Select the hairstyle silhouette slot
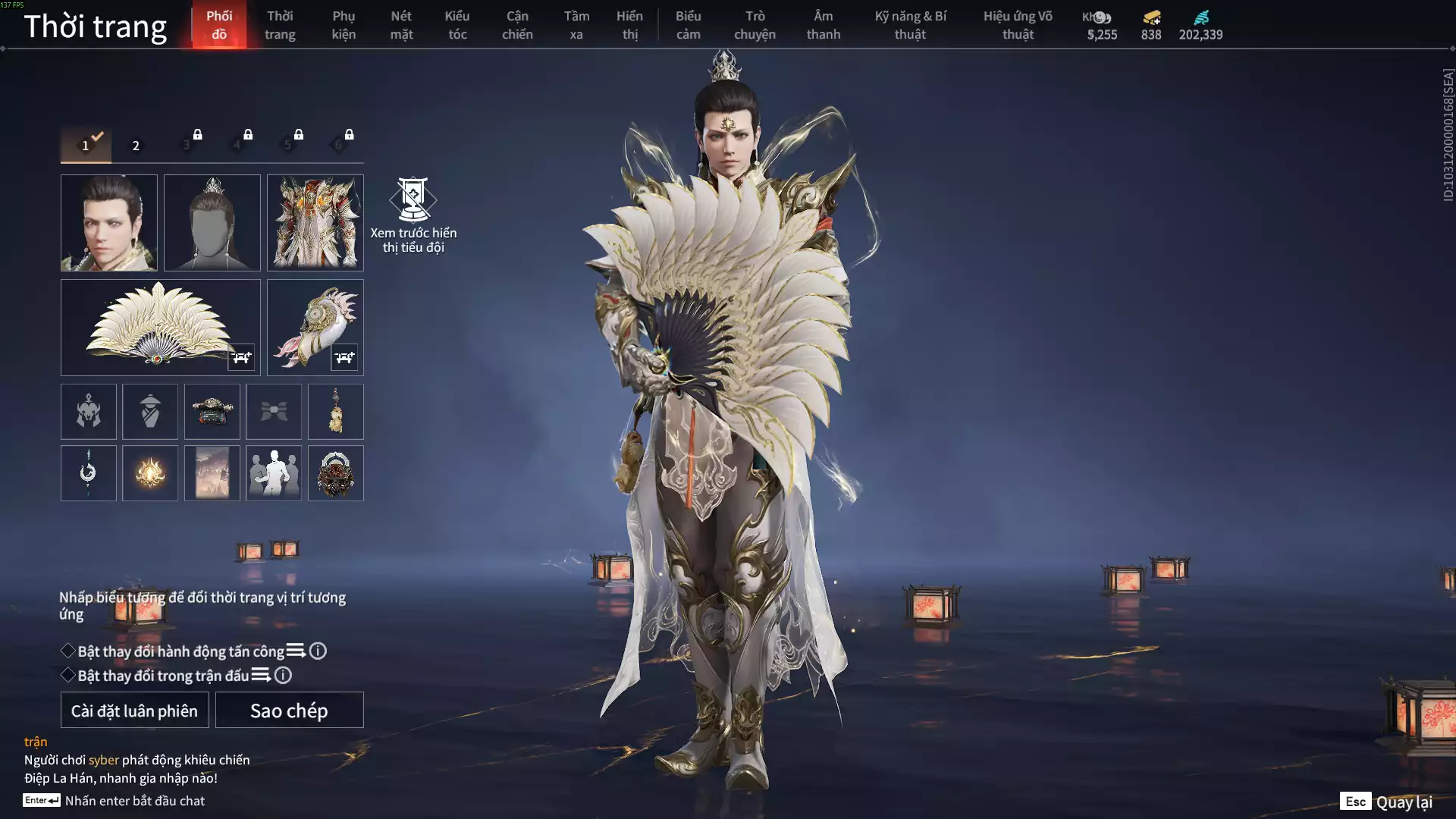 (x=212, y=223)
